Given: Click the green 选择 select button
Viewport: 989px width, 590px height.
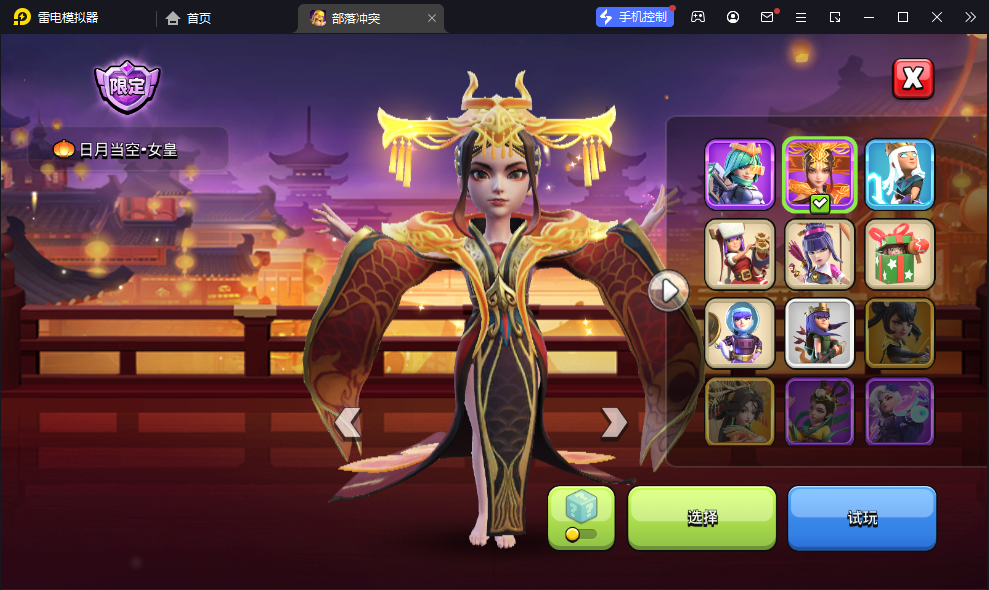Looking at the screenshot, I should (701, 517).
